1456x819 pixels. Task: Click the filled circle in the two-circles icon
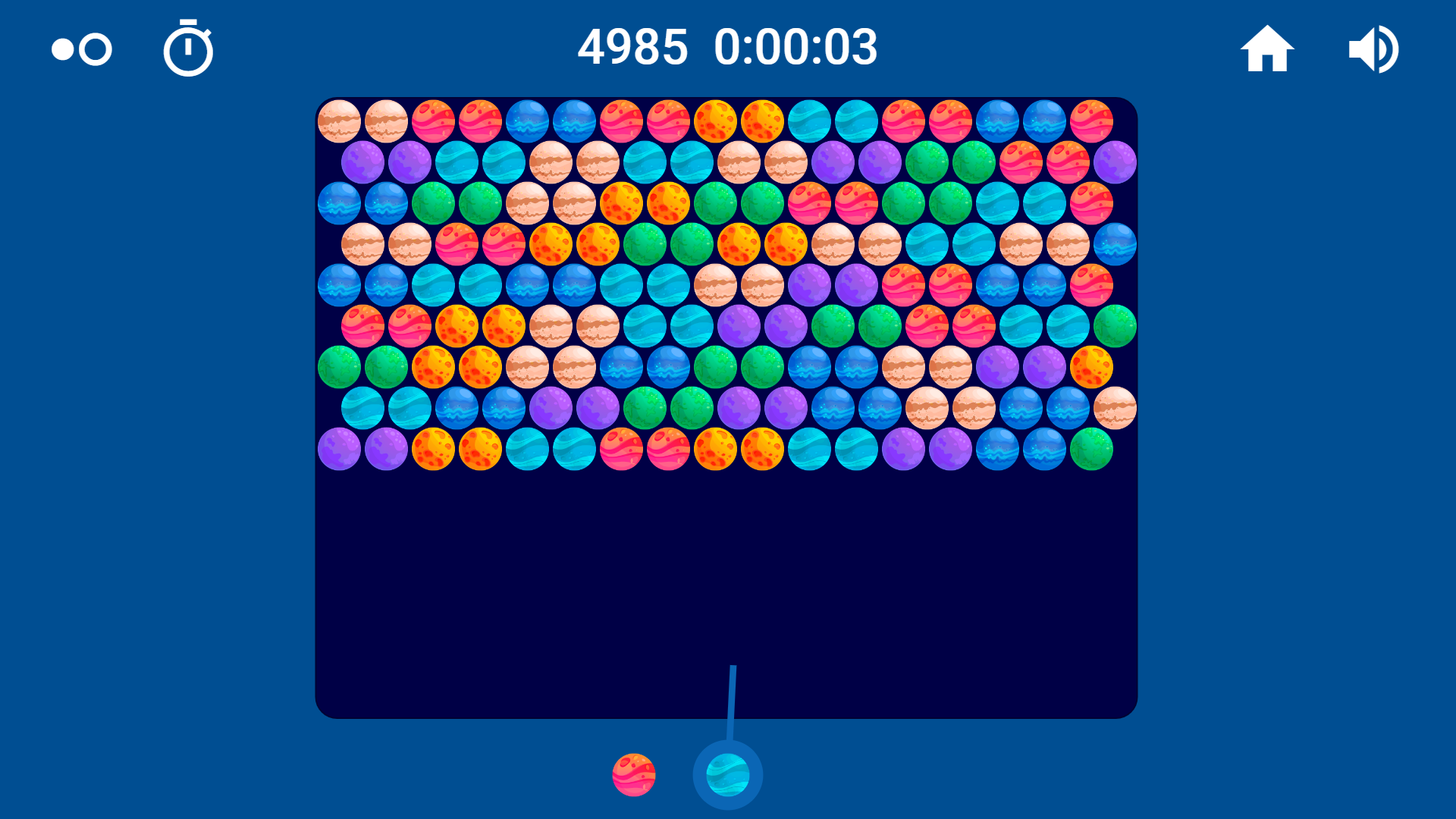(61, 50)
